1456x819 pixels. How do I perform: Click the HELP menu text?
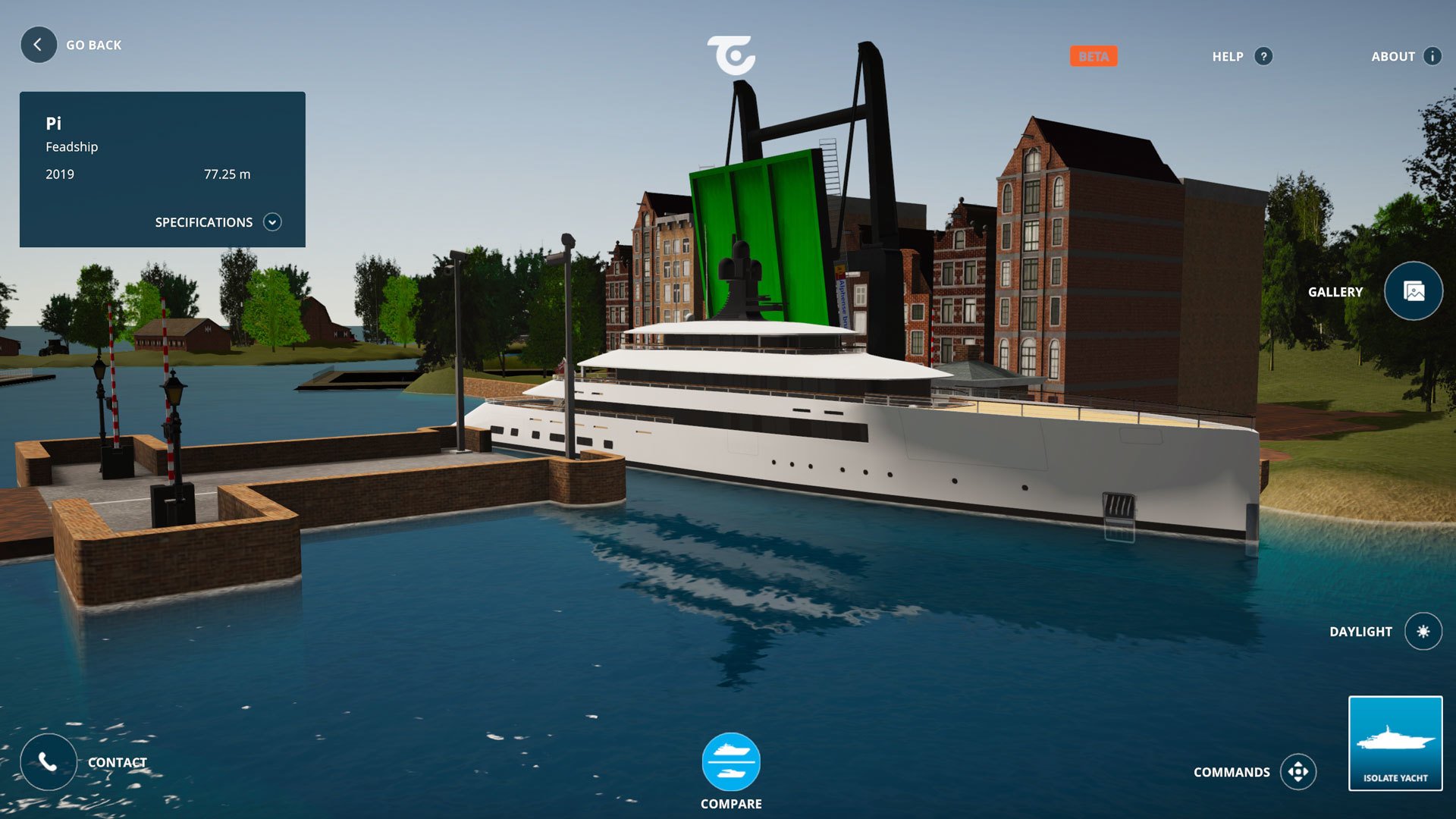pyautogui.click(x=1229, y=56)
